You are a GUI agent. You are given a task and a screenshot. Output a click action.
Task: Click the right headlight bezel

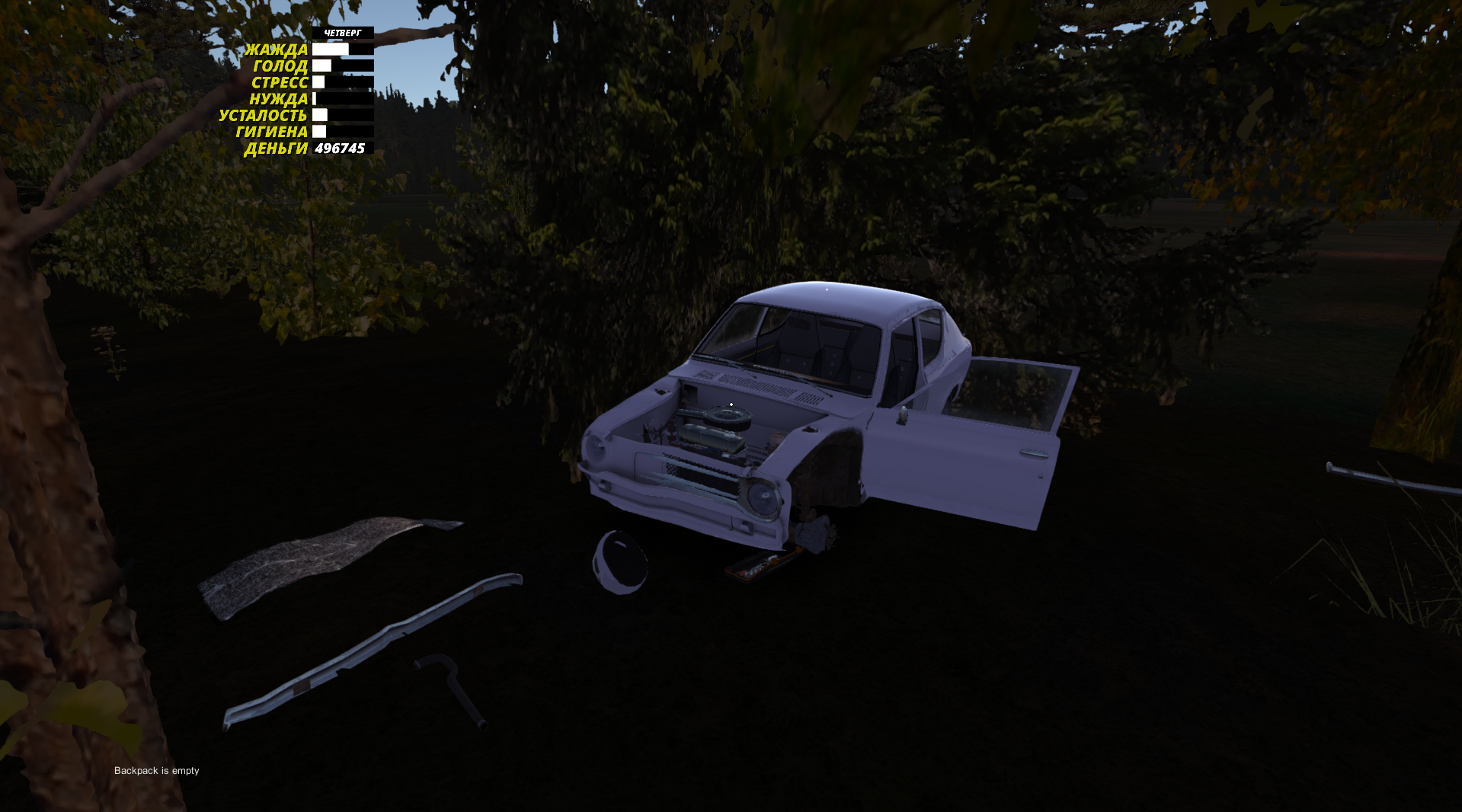click(x=762, y=495)
